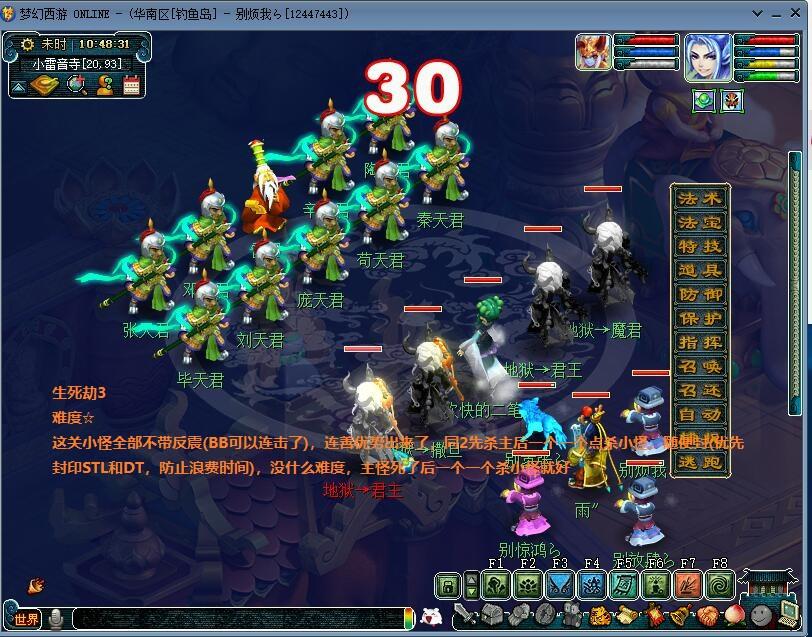Choose the 法宝 battle command

[x=699, y=222]
